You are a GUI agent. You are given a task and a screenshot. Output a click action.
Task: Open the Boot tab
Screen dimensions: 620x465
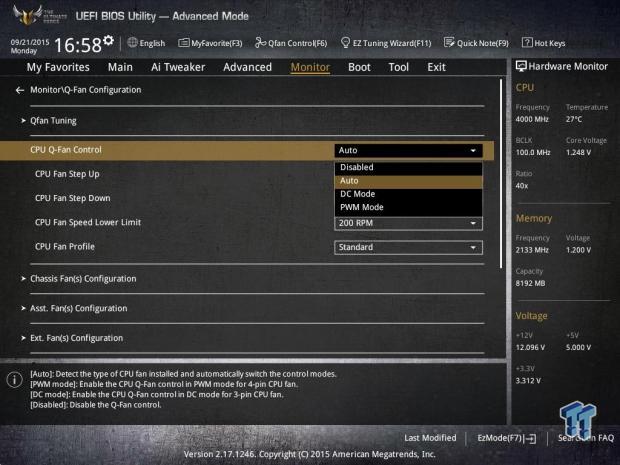[x=359, y=67]
